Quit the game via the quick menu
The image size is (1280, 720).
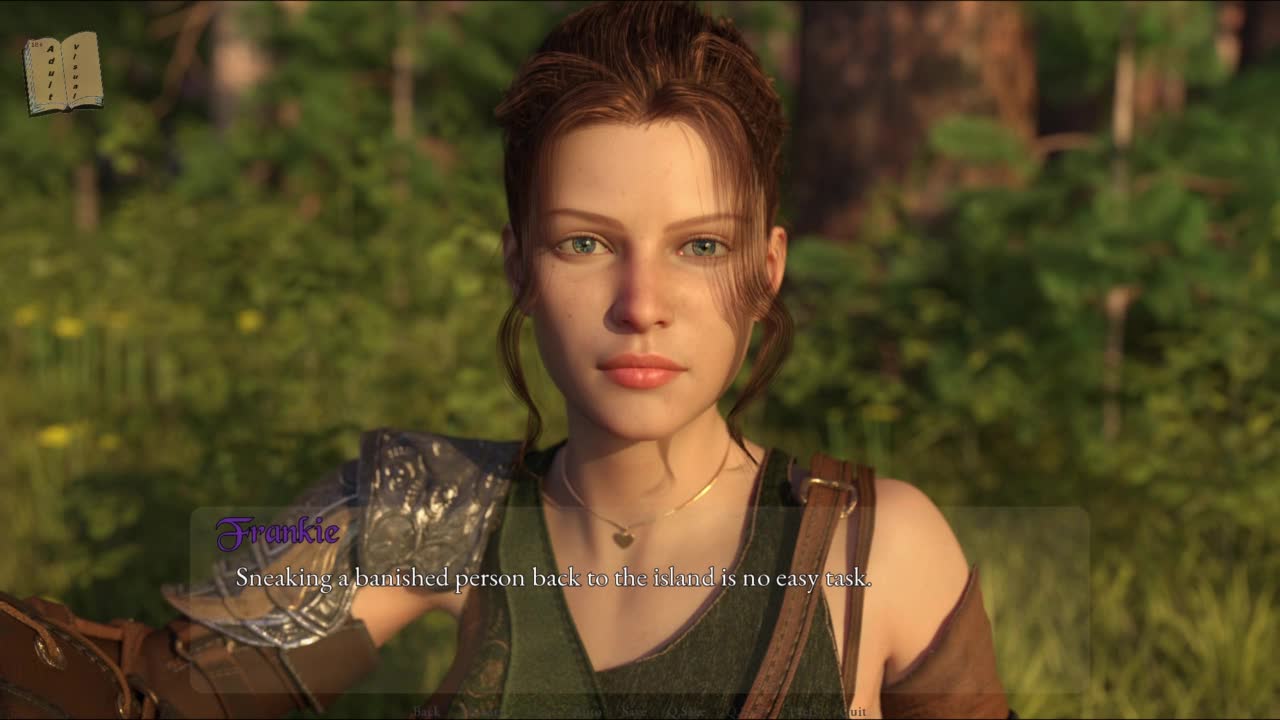854,712
